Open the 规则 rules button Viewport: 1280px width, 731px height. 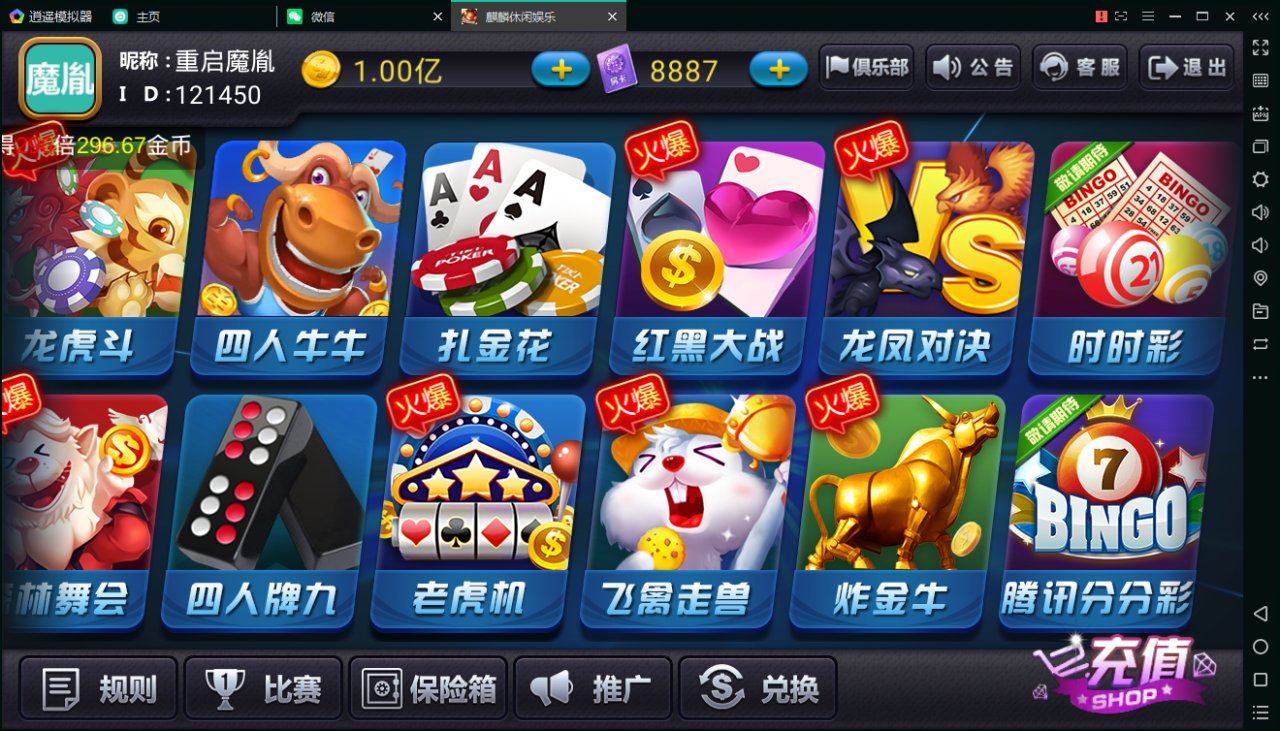tap(97, 687)
